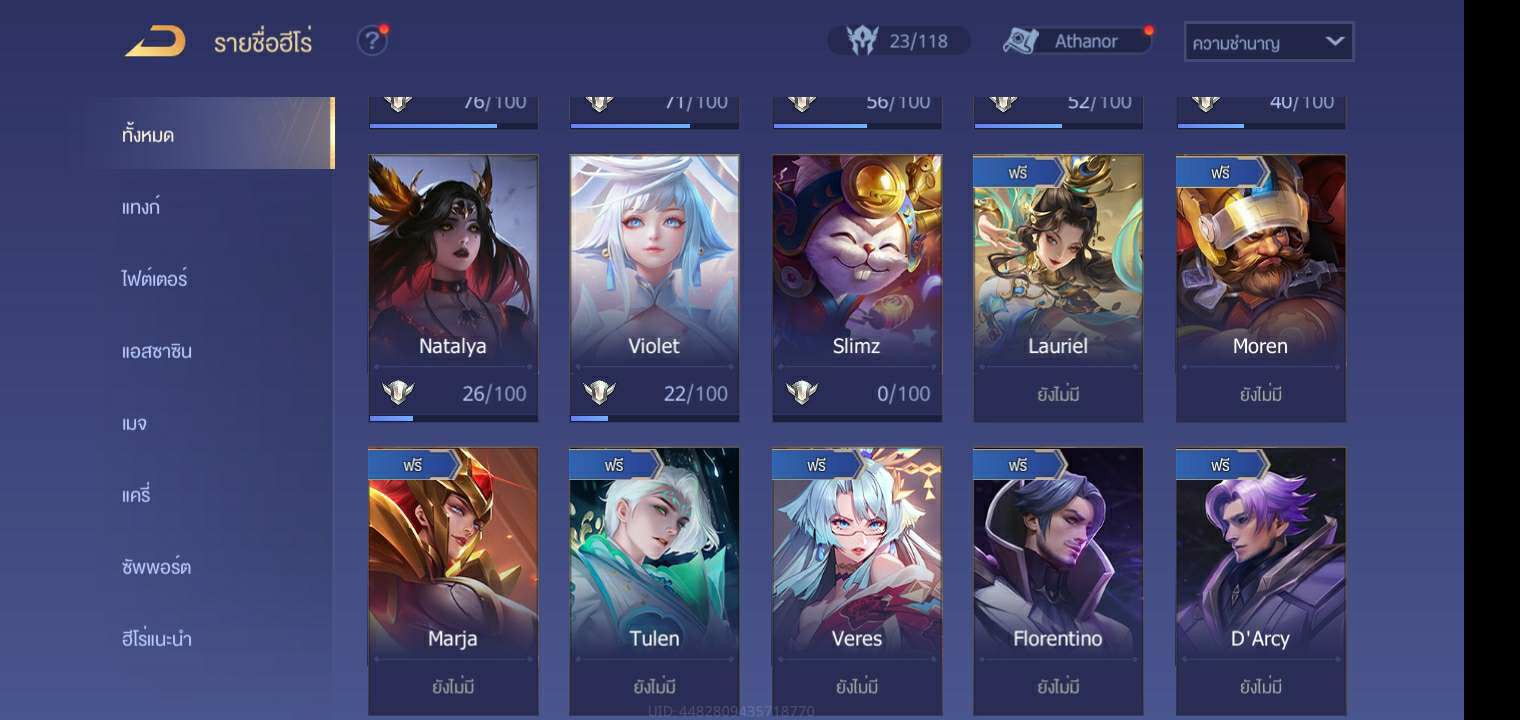Switch to the ทั้งหมด category tab
The image size is (1520, 720).
(148, 134)
